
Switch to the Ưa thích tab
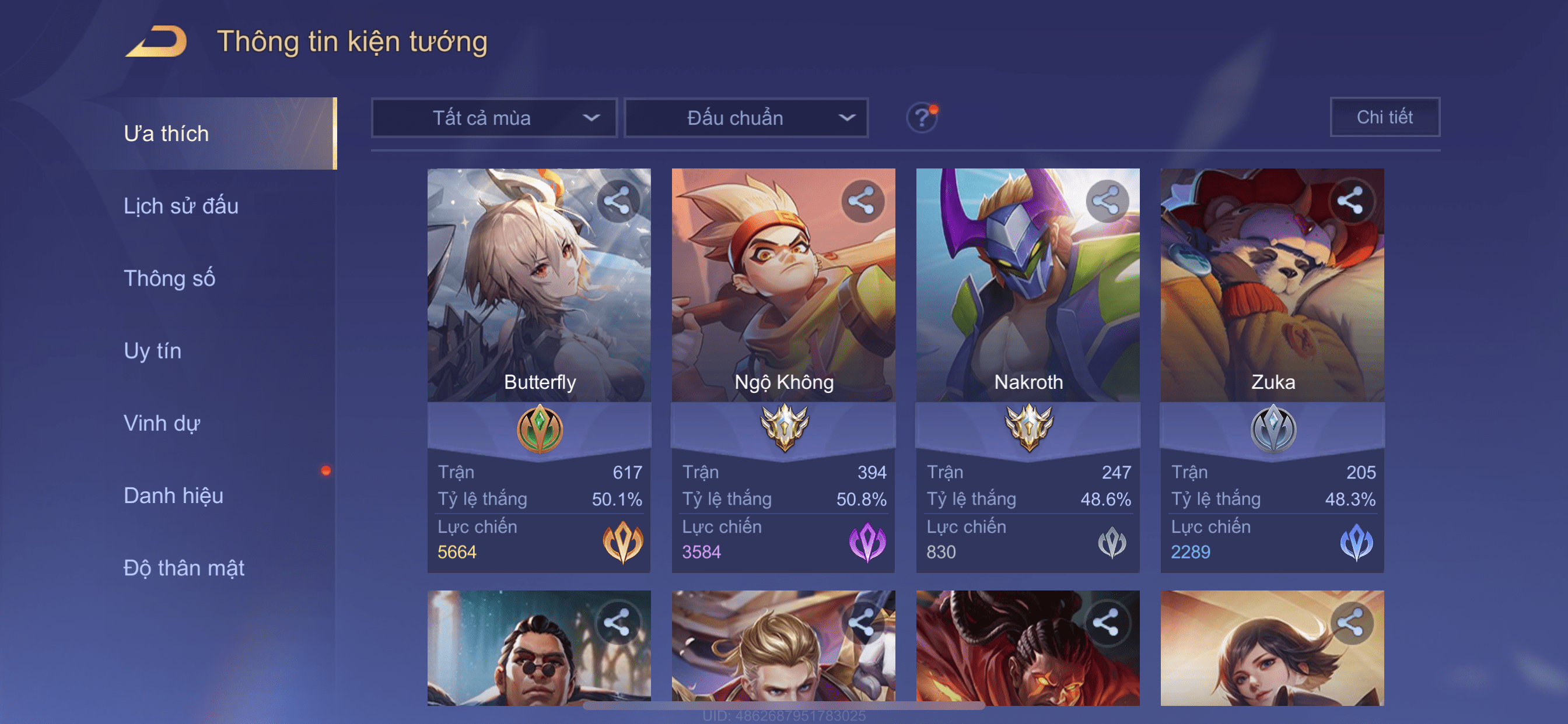(166, 133)
